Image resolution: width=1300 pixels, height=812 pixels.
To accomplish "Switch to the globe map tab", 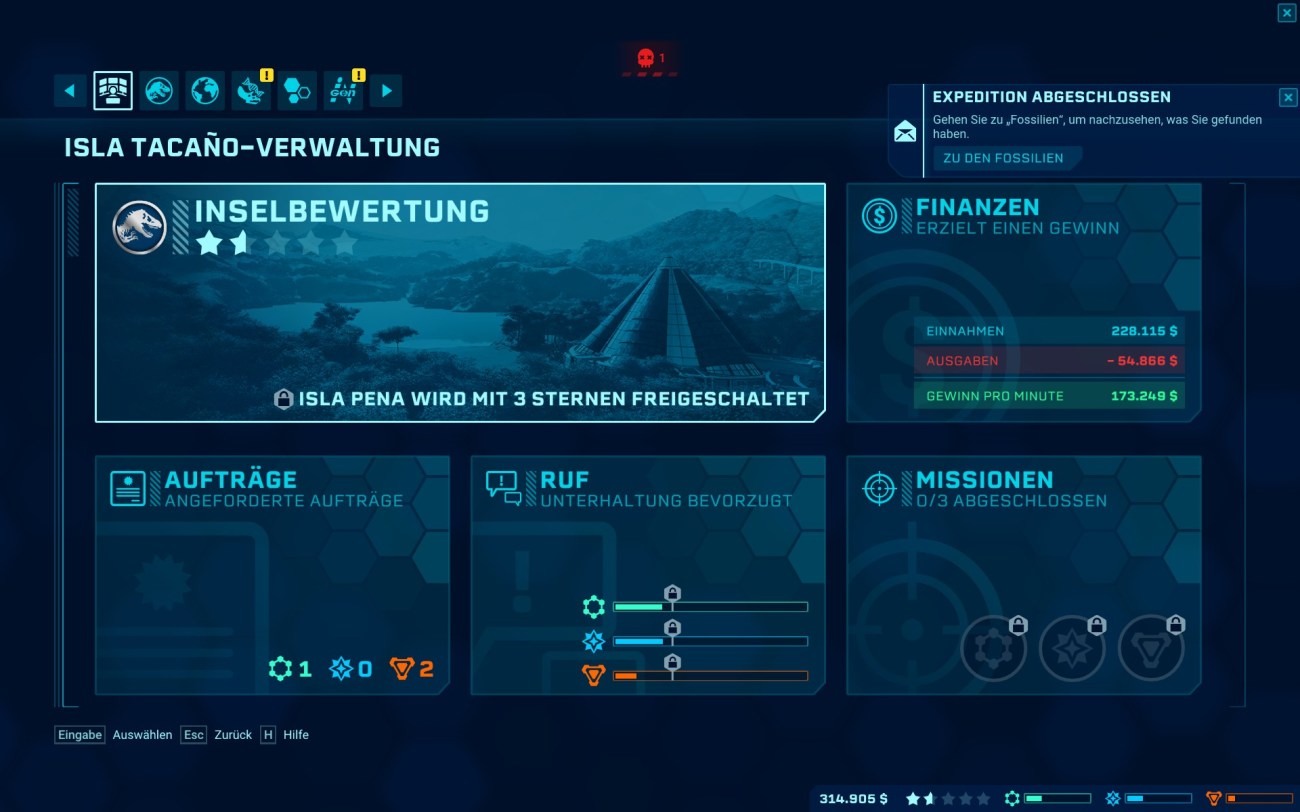I will click(x=205, y=91).
